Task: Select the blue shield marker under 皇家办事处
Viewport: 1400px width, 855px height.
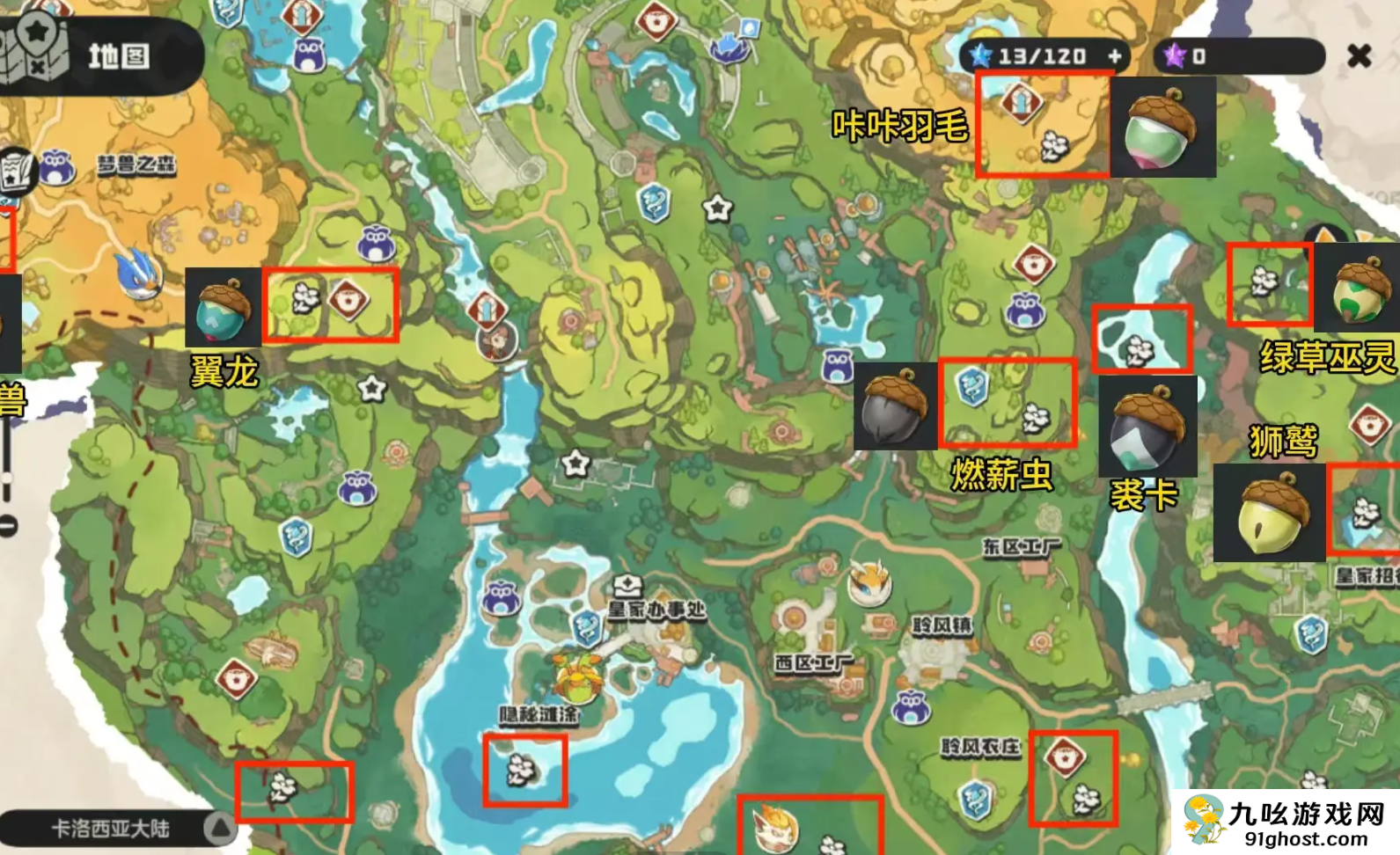Action: [587, 628]
